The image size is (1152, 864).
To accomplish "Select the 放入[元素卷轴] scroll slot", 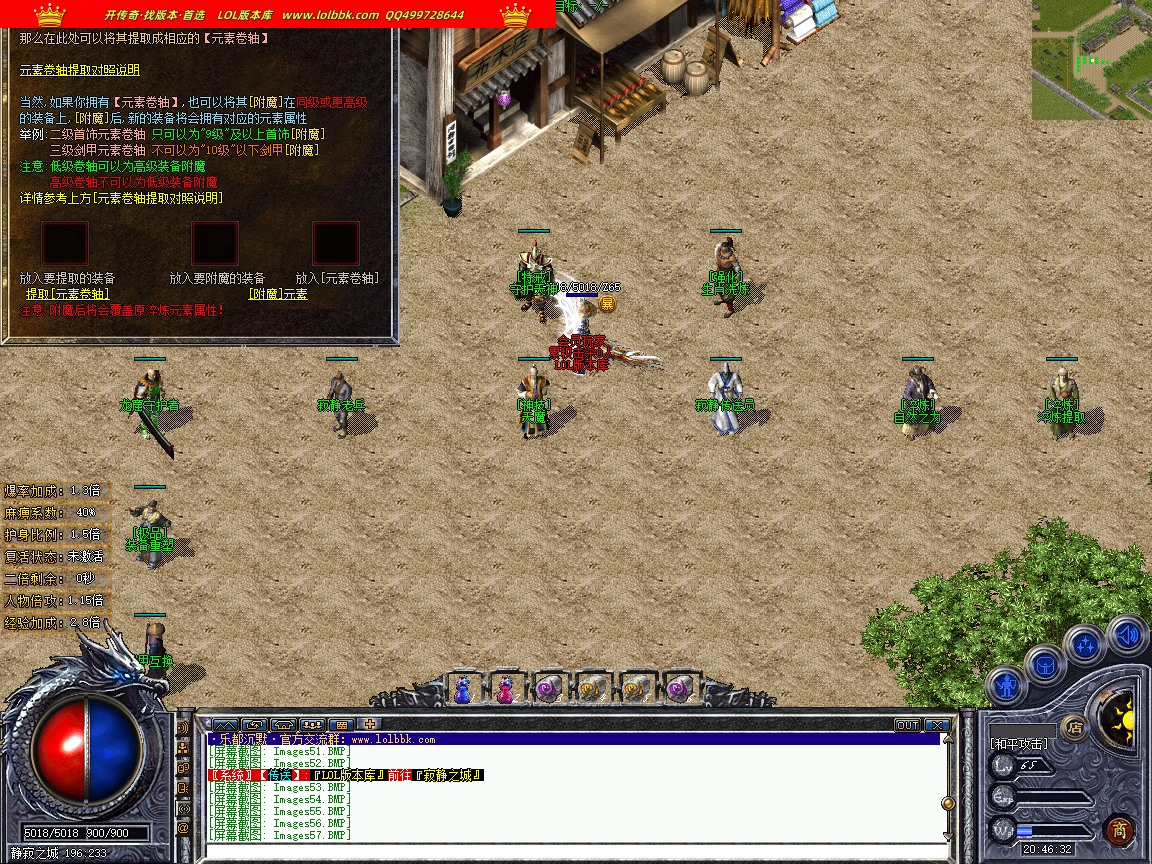I will 336,243.
